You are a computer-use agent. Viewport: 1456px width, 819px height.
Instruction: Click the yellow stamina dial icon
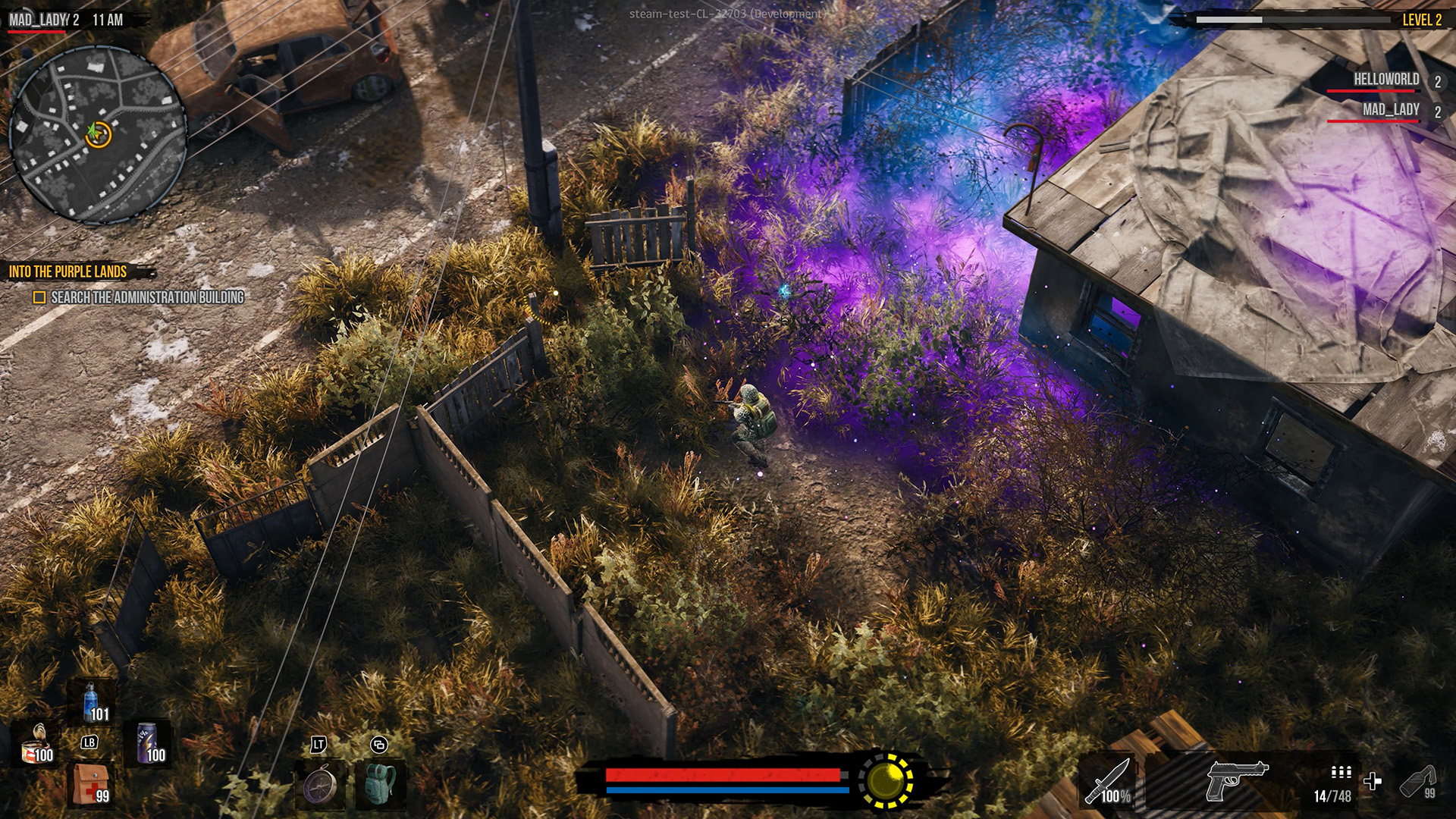point(886,780)
